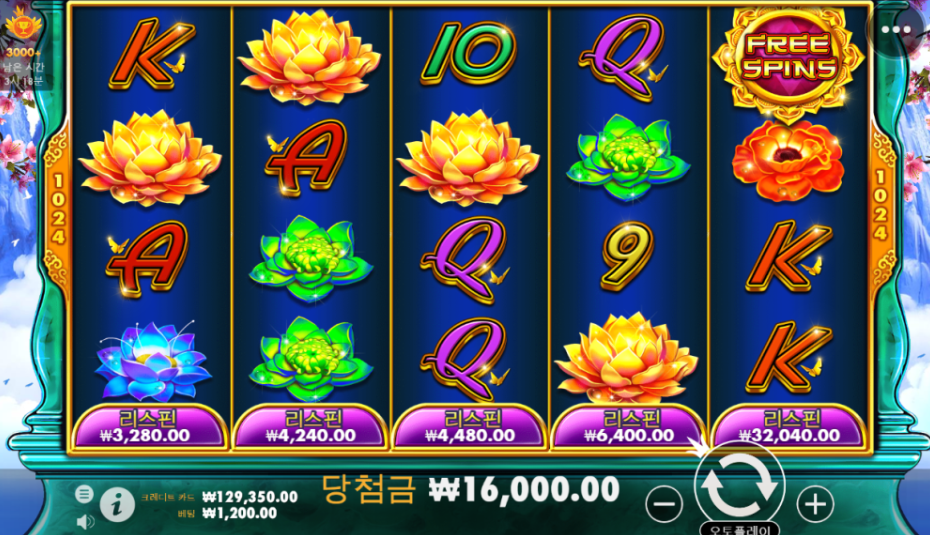Screen dimensions: 930x535
Task: Spin the reels with the circular arrows button
Action: [x=739, y=485]
